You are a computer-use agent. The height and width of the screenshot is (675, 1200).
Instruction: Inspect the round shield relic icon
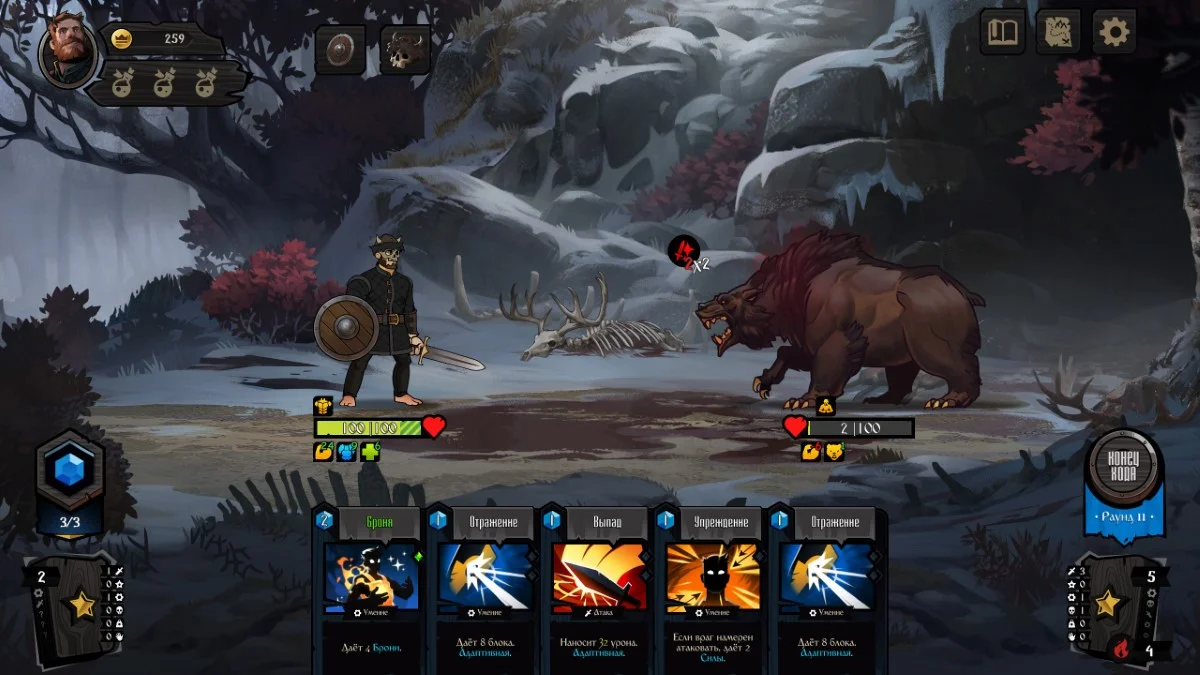340,49
